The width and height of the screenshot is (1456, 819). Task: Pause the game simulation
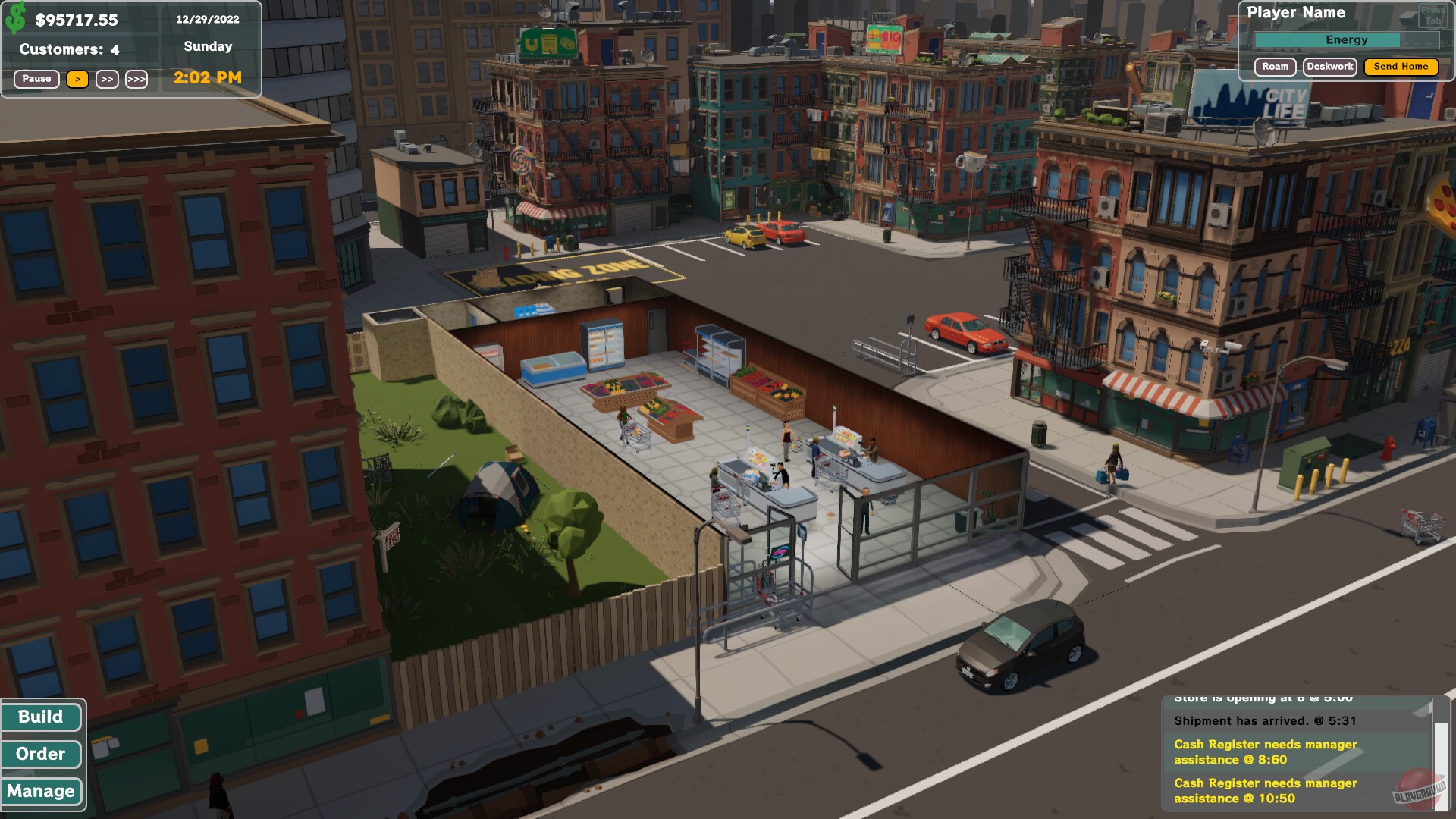pyautogui.click(x=36, y=79)
